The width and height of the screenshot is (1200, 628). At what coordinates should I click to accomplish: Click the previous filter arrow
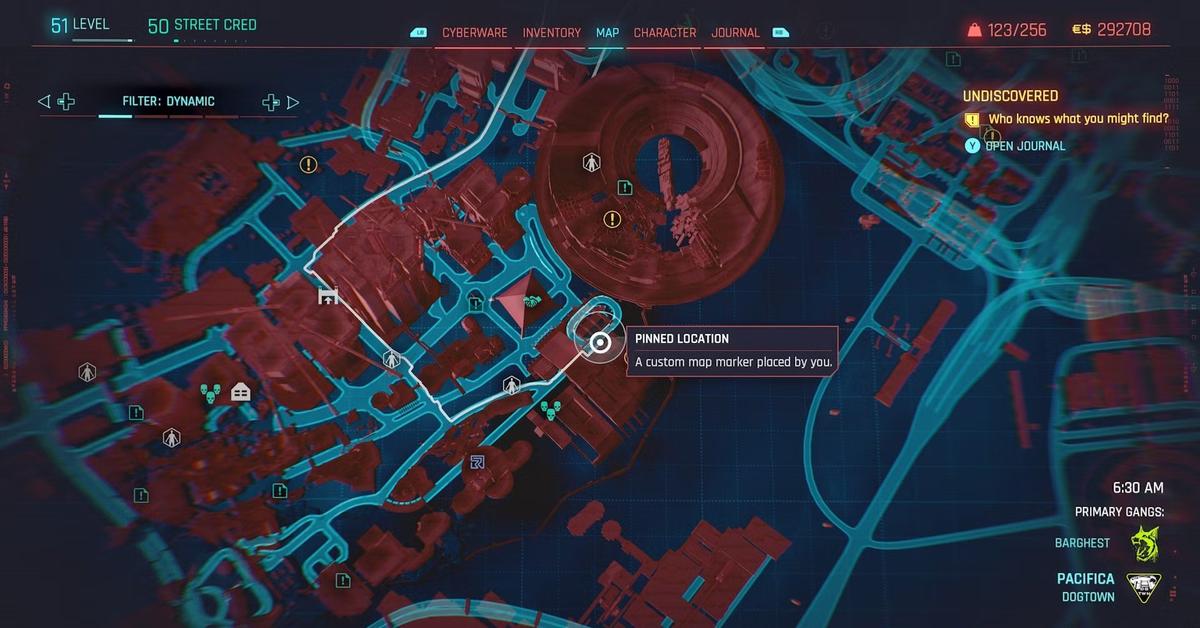pyautogui.click(x=43, y=101)
